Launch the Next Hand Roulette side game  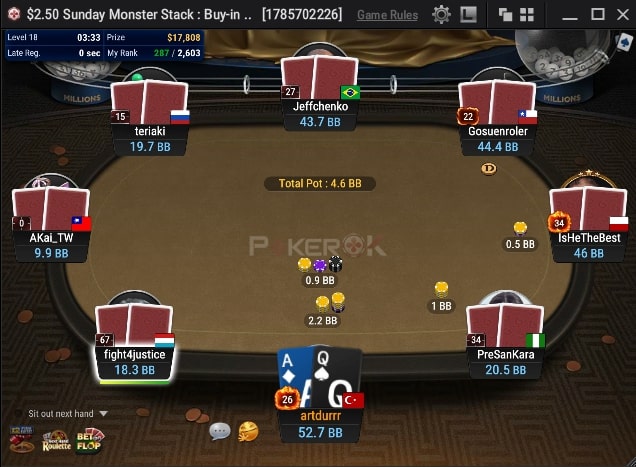(x=56, y=440)
